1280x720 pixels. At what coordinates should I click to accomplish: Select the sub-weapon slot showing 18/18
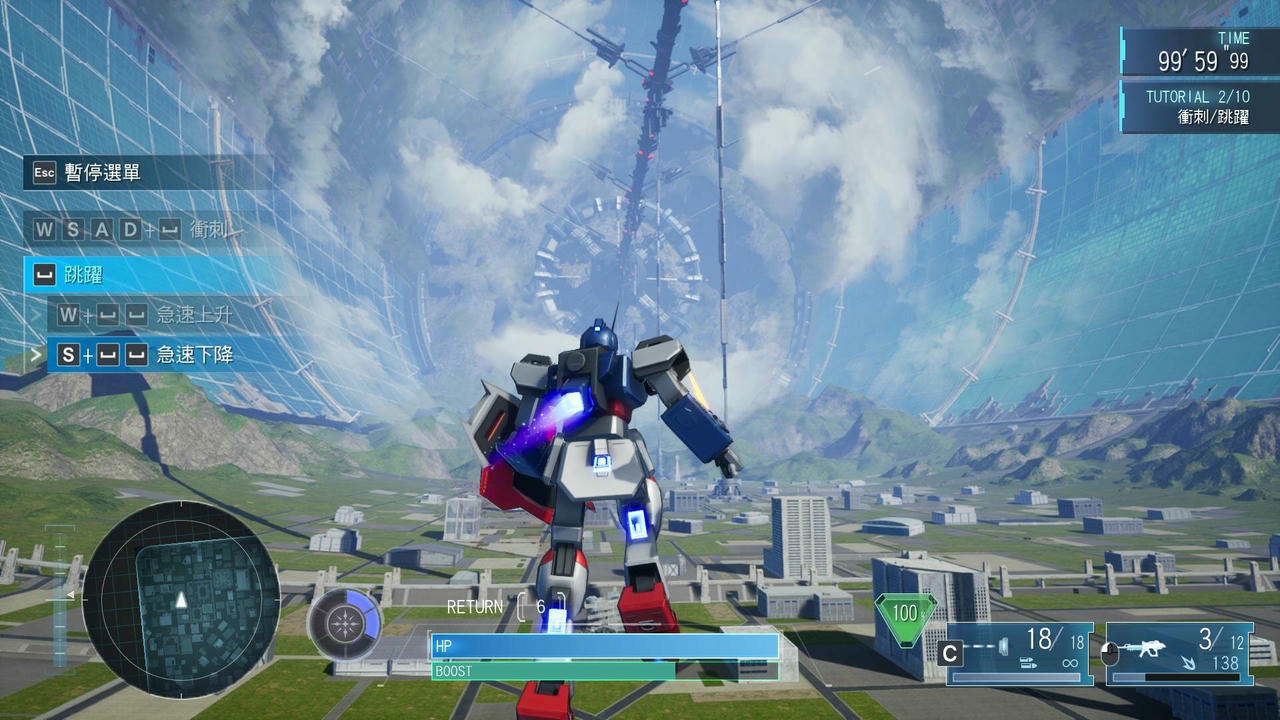tap(1019, 653)
